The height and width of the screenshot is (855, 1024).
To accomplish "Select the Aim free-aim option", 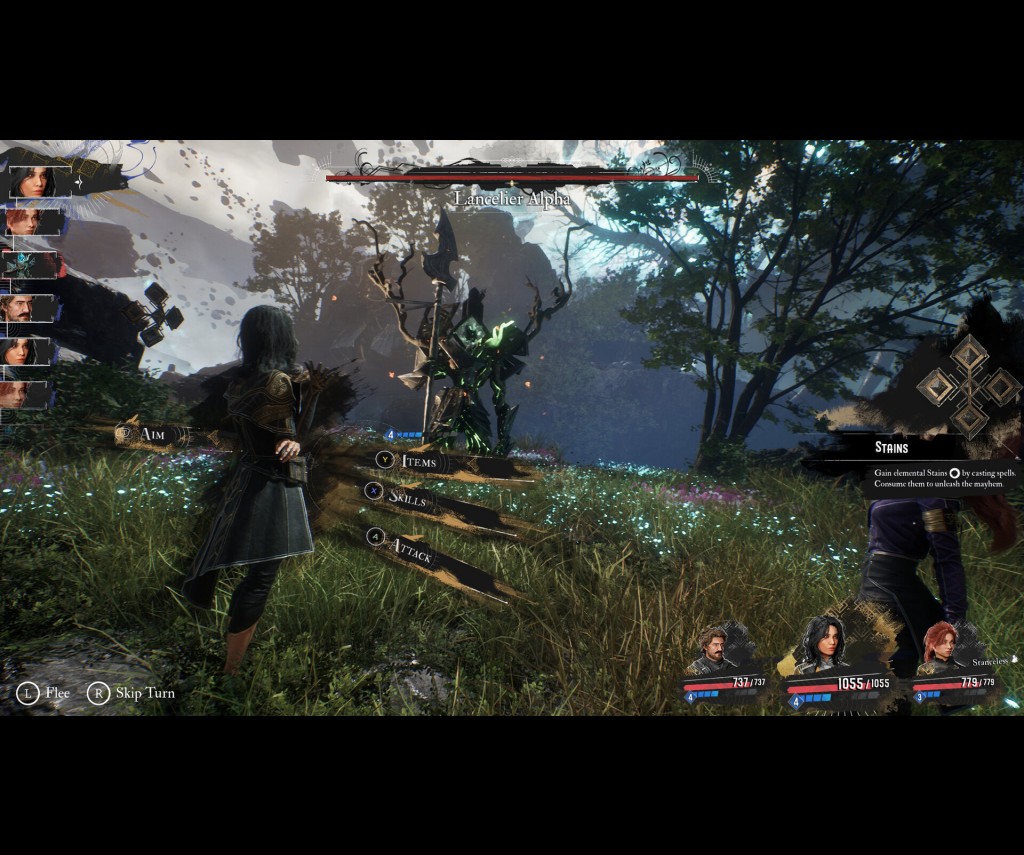I will coord(152,434).
